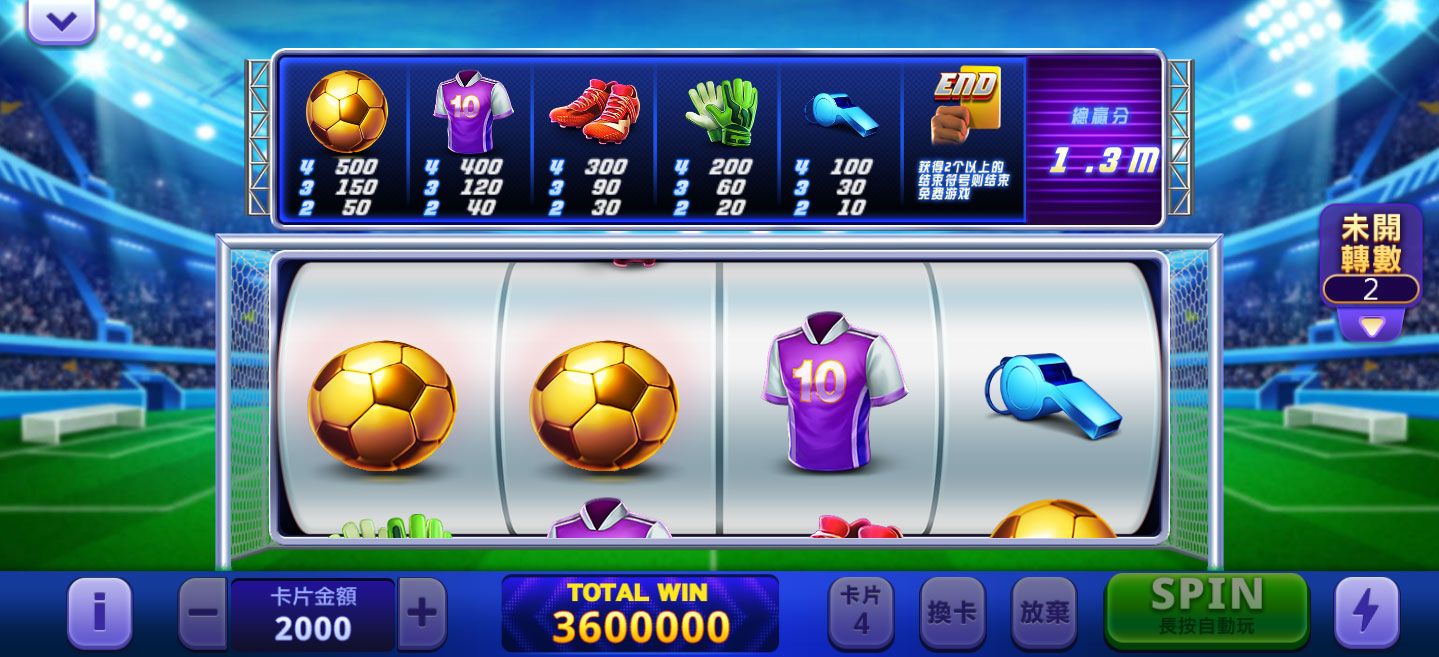
Task: Collapse the top-left dropdown arrow button
Action: pos(61,21)
